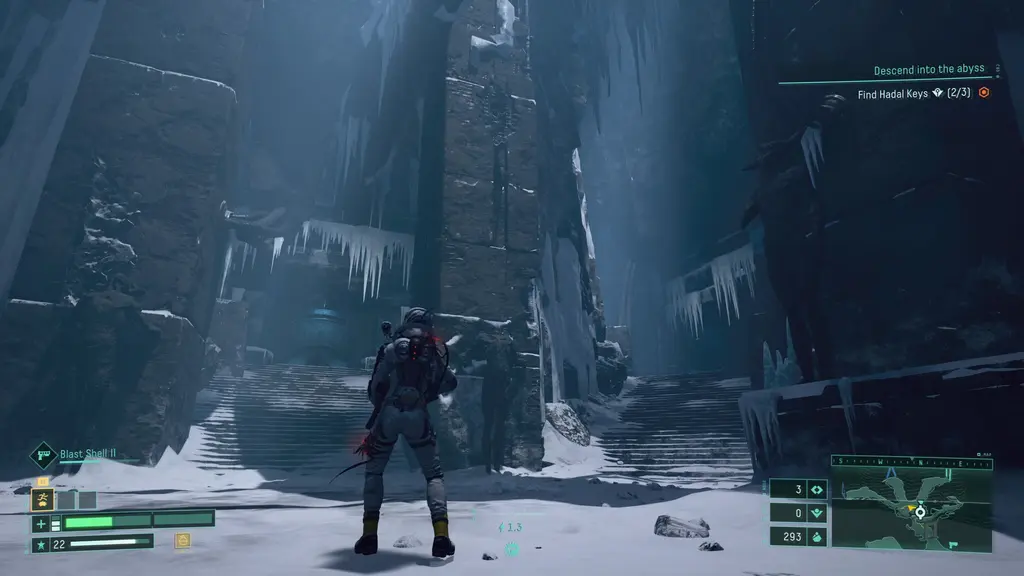Click the orange hexagon objective marker icon
Screen dimensions: 1024x576
[x=984, y=93]
